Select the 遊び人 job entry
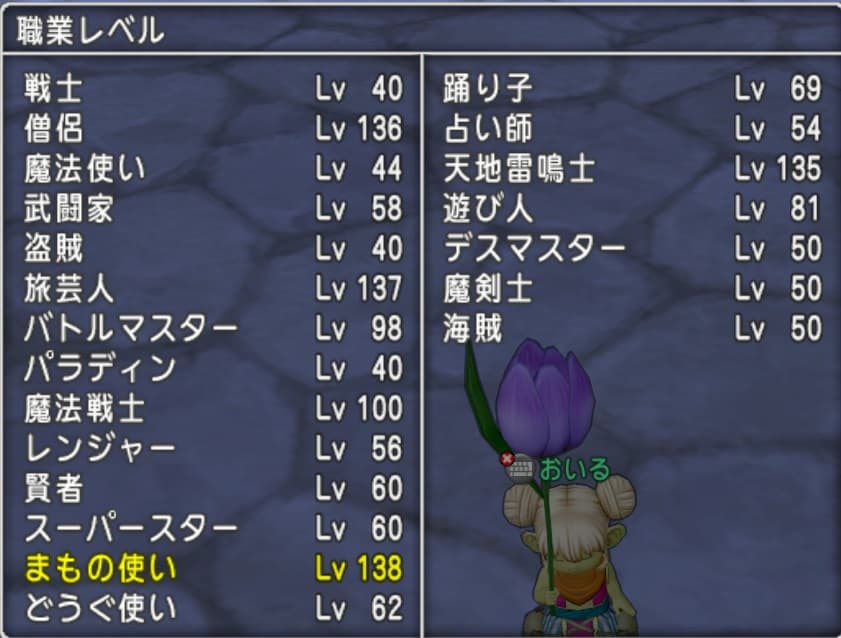This screenshot has height=638, width=841. 488,209
